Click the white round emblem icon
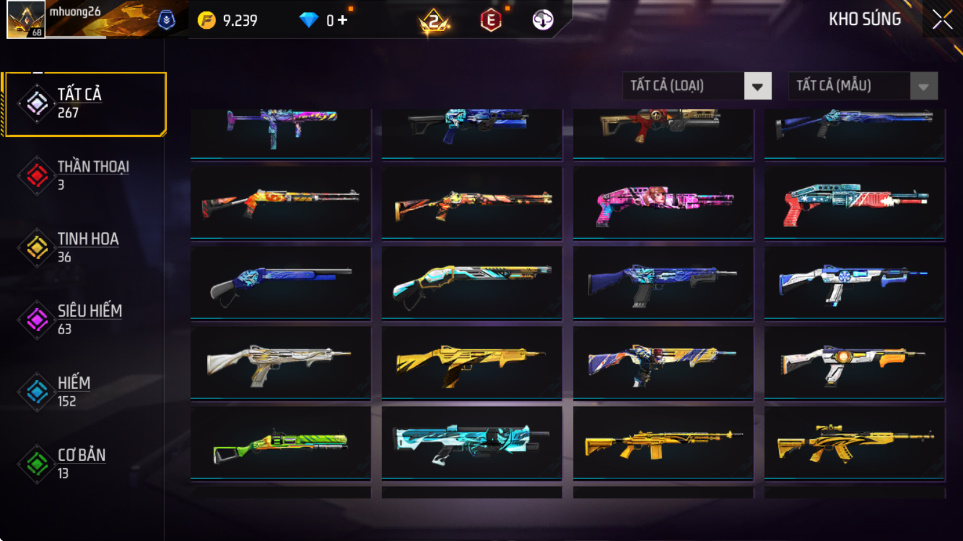The height and width of the screenshot is (541, 963). (x=543, y=20)
